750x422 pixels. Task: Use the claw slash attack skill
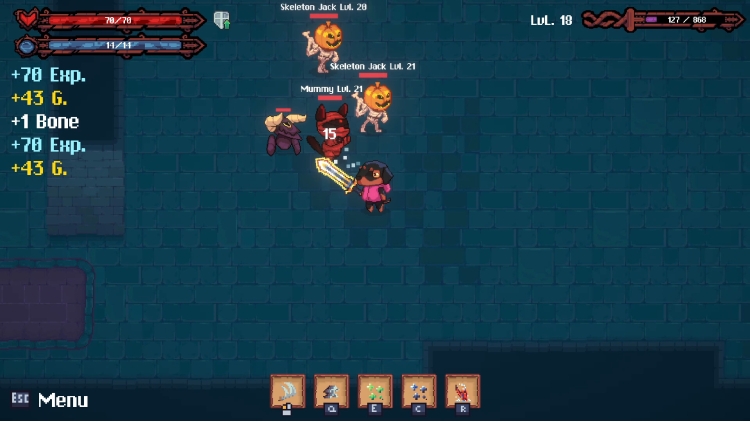[x=288, y=391]
